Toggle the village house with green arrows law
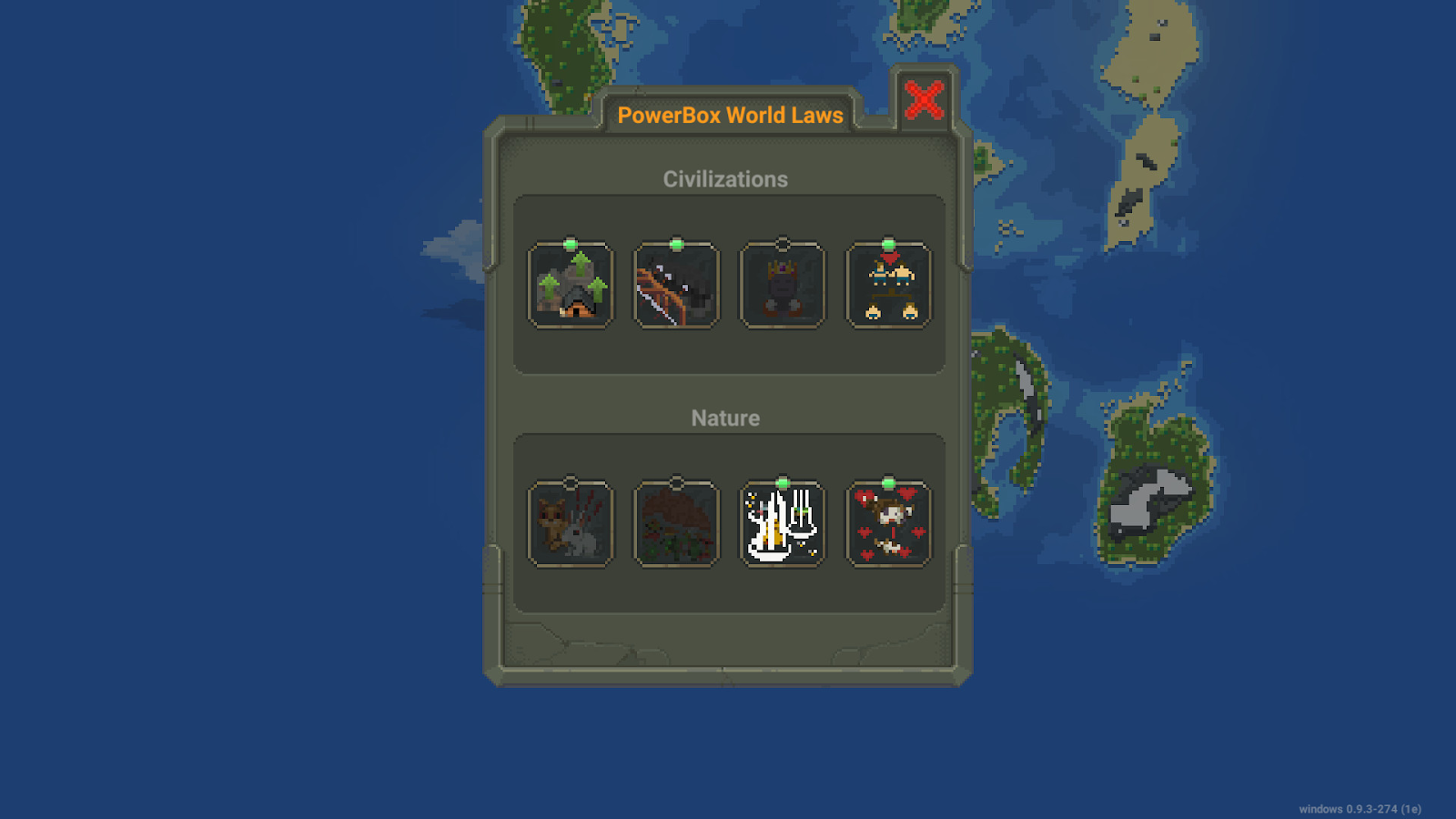Screen dimensions: 1456x819 [x=571, y=286]
